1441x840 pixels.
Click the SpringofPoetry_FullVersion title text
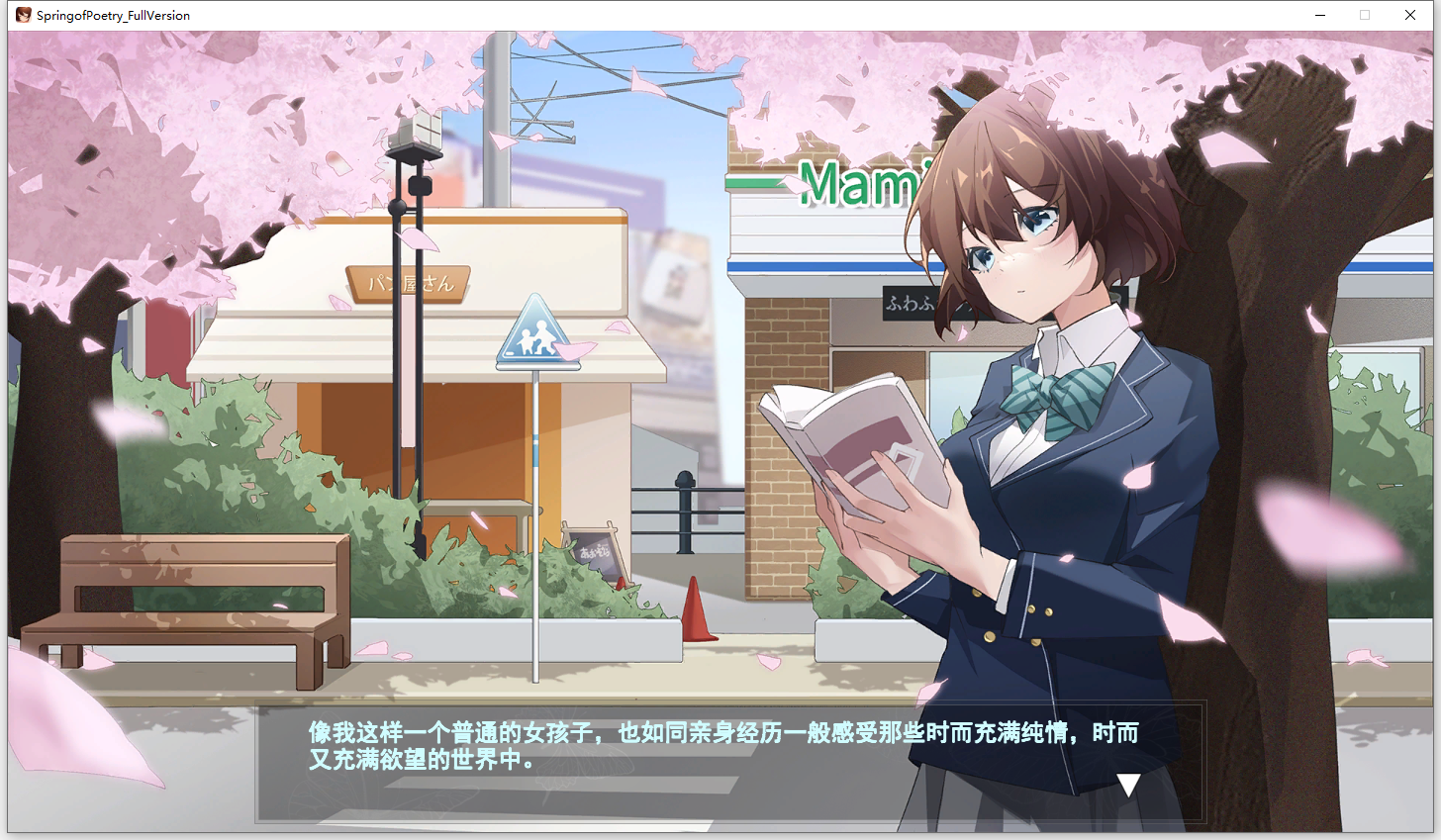[112, 15]
